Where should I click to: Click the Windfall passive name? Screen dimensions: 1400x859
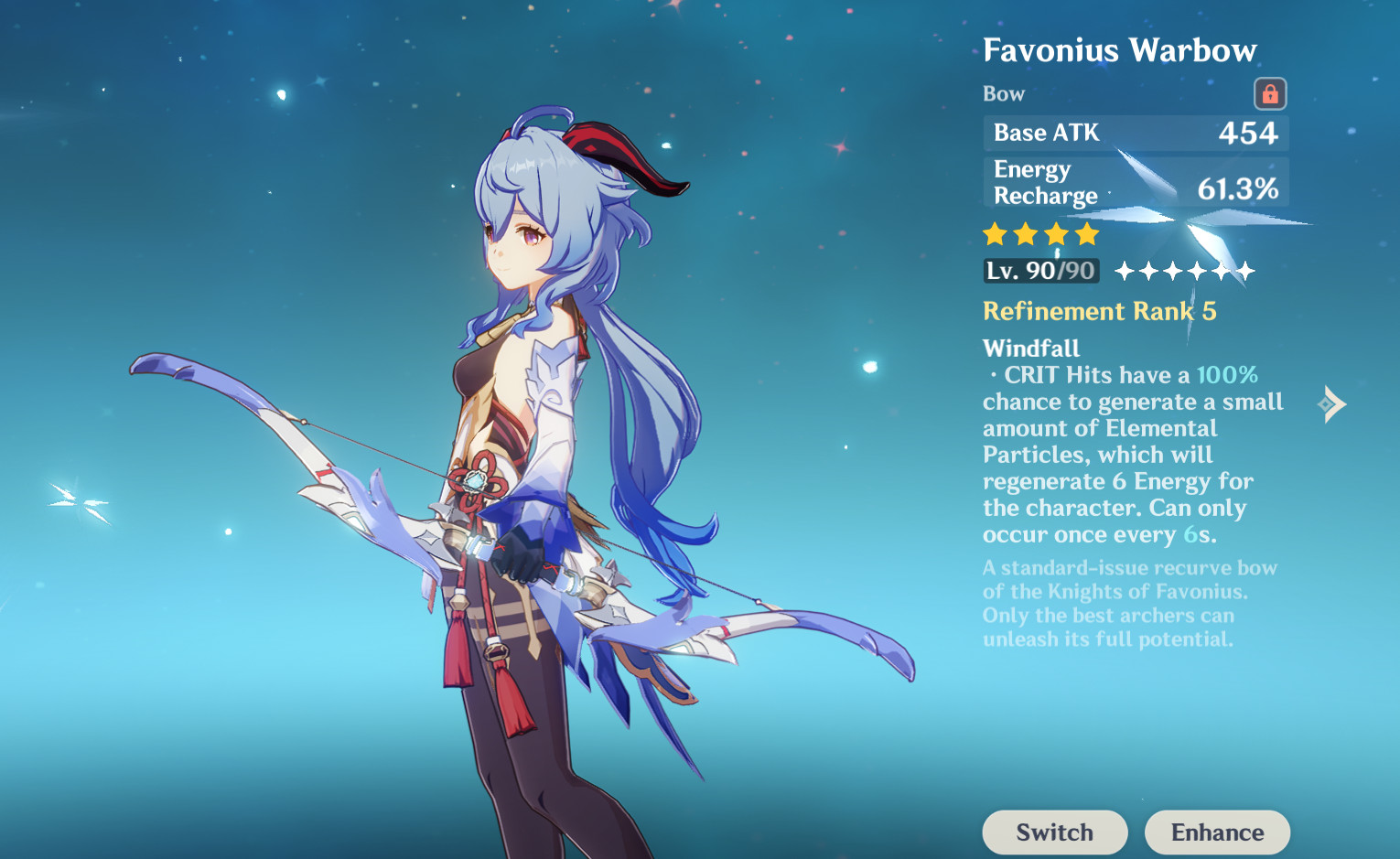(x=1030, y=348)
